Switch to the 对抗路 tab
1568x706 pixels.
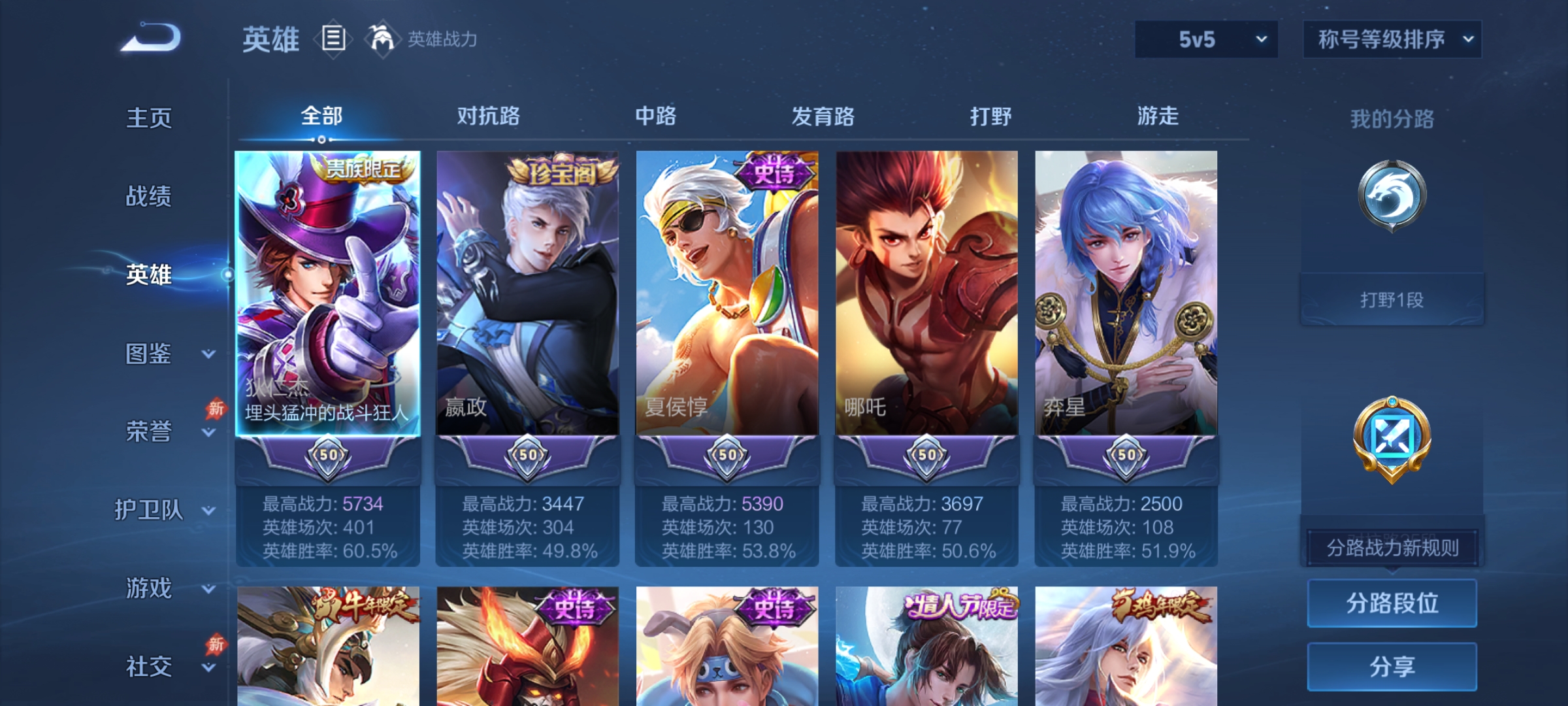pyautogui.click(x=489, y=115)
